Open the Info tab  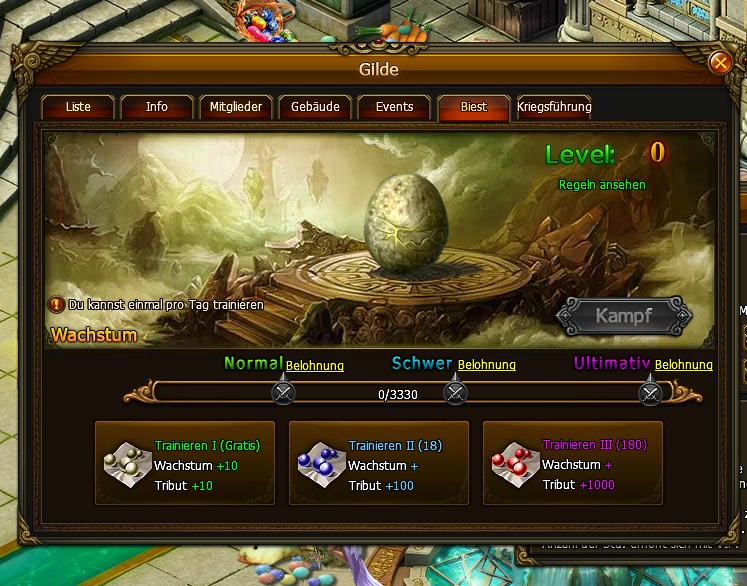157,107
